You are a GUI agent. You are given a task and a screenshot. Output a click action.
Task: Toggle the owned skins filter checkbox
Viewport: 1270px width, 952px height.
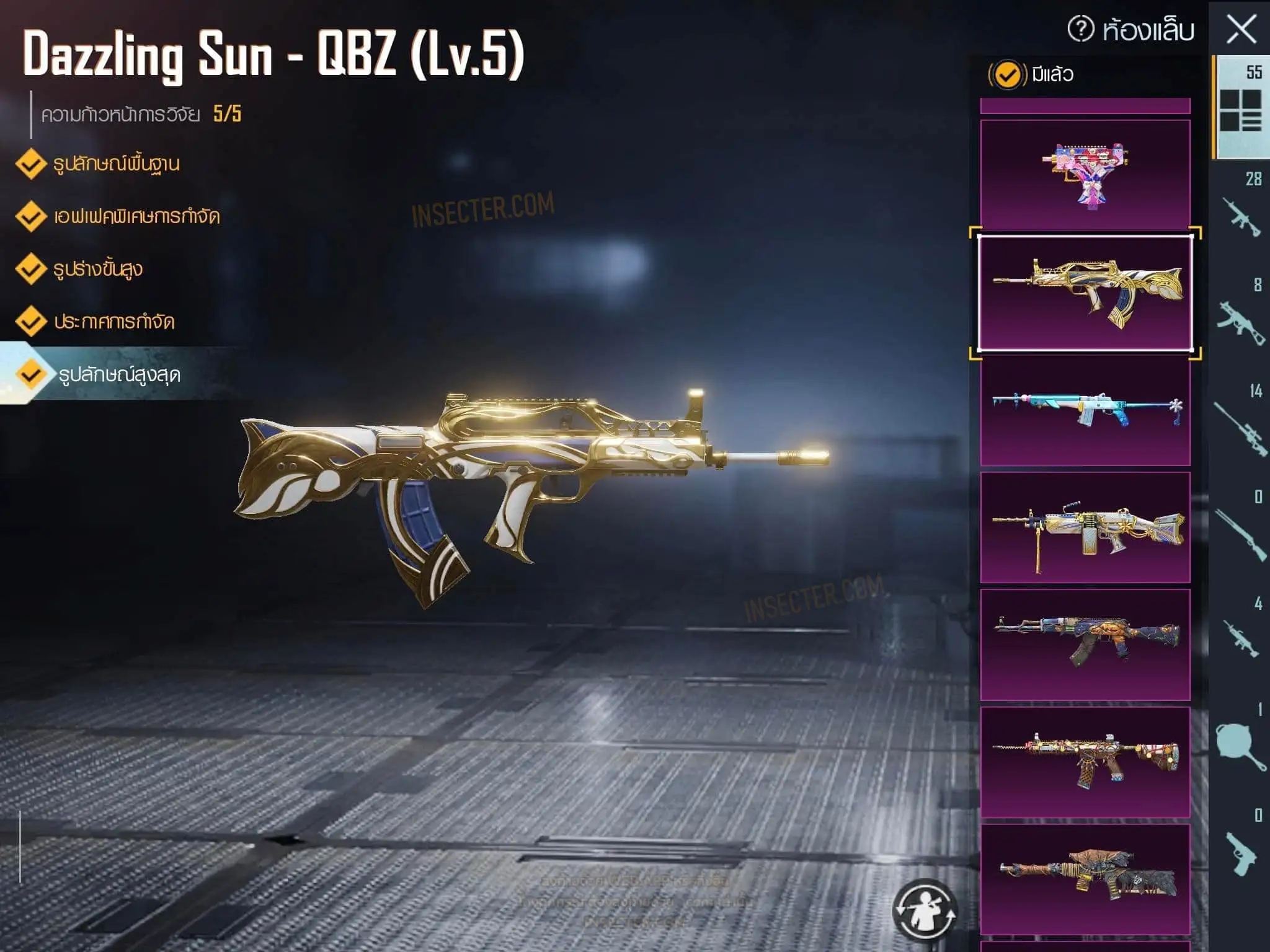tap(1007, 75)
